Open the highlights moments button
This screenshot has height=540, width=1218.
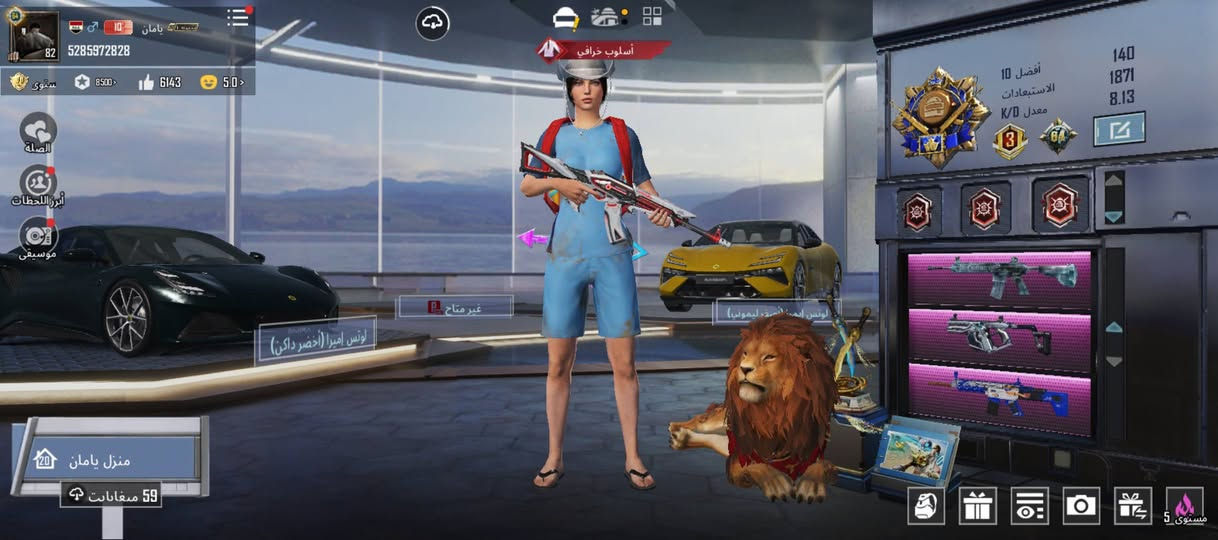point(39,184)
